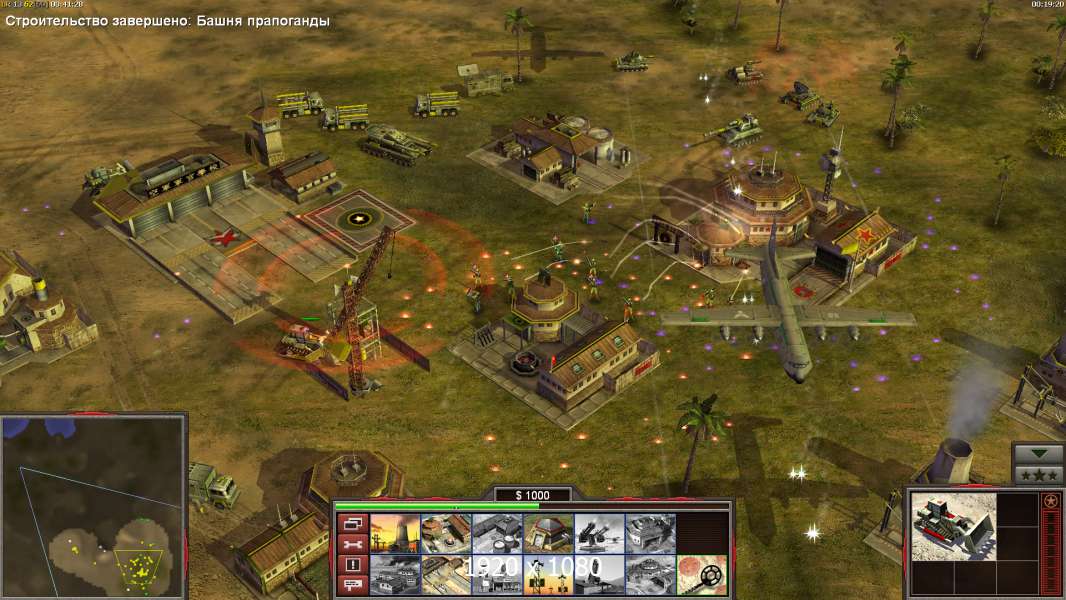Open the chat speech-bubble button
Screen dimensions: 1066x600
(352, 586)
